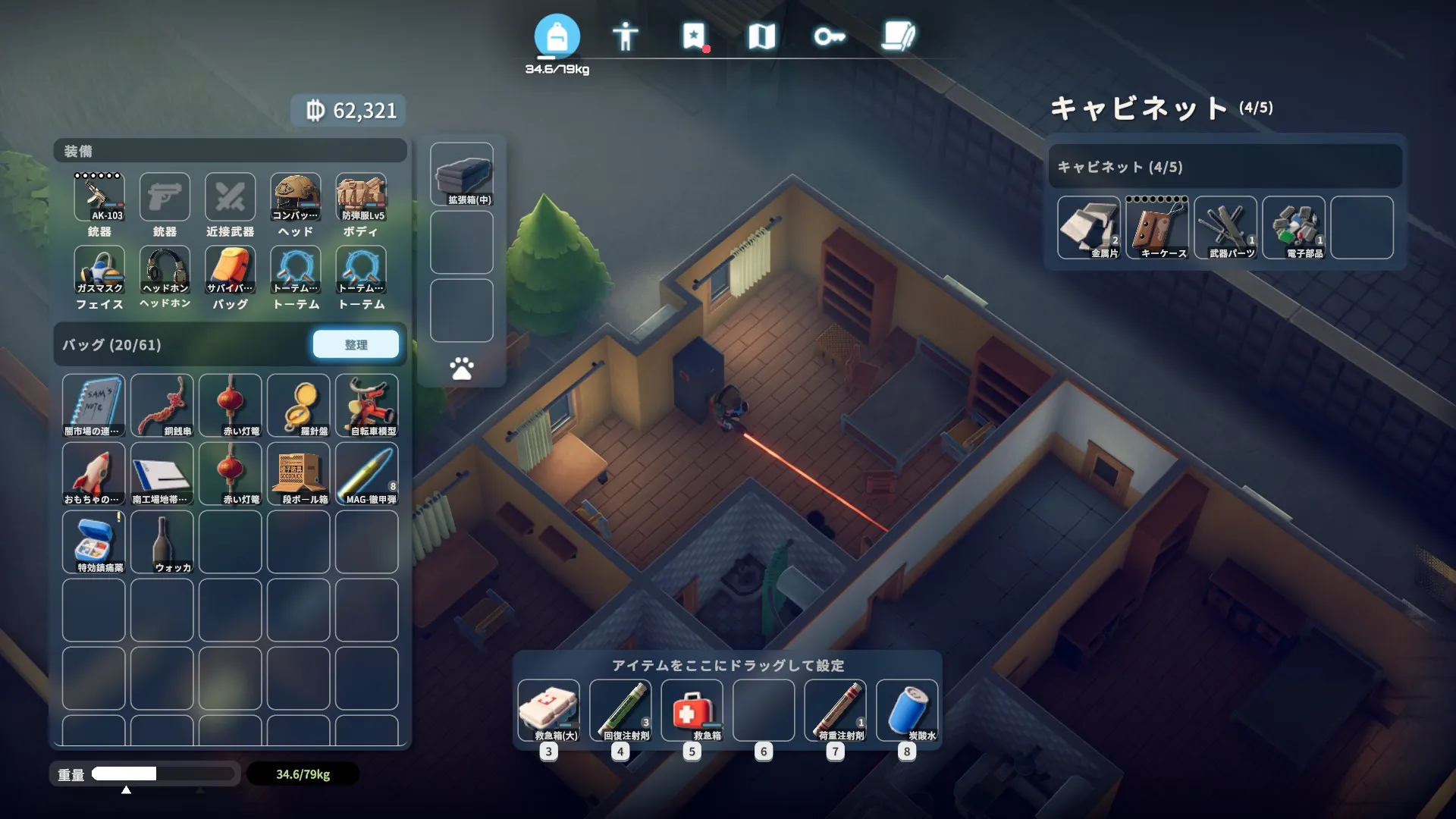
Task: Select the MAG-徹甲弾 ammo slot
Action: 367,473
